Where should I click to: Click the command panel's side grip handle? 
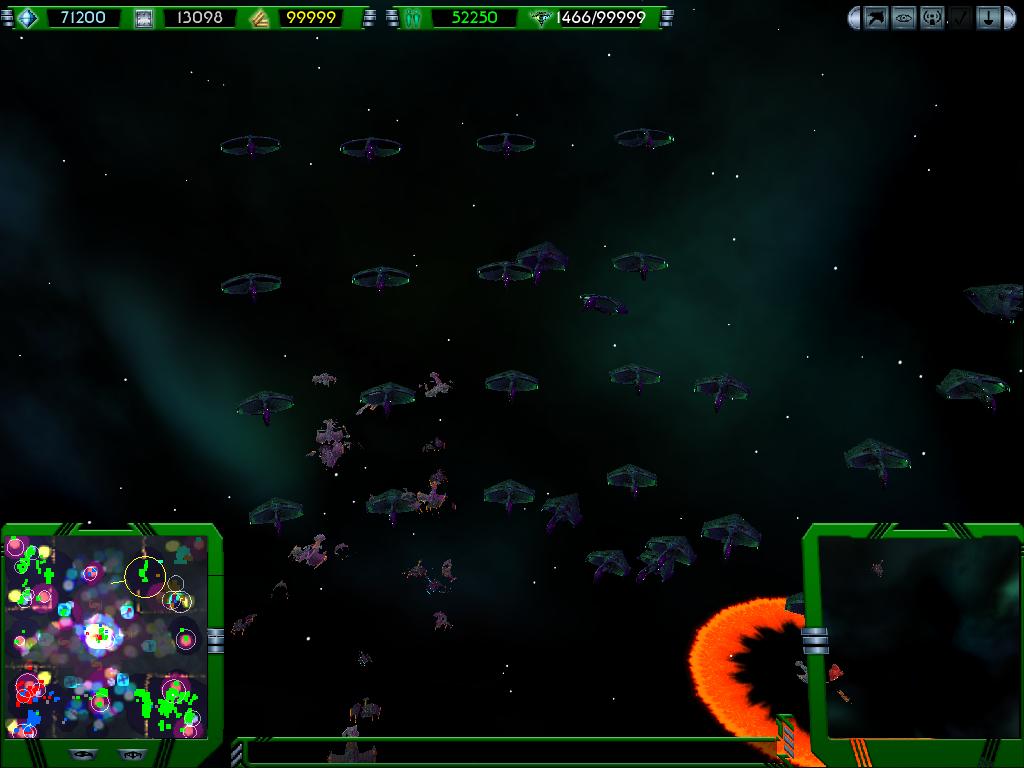[815, 640]
